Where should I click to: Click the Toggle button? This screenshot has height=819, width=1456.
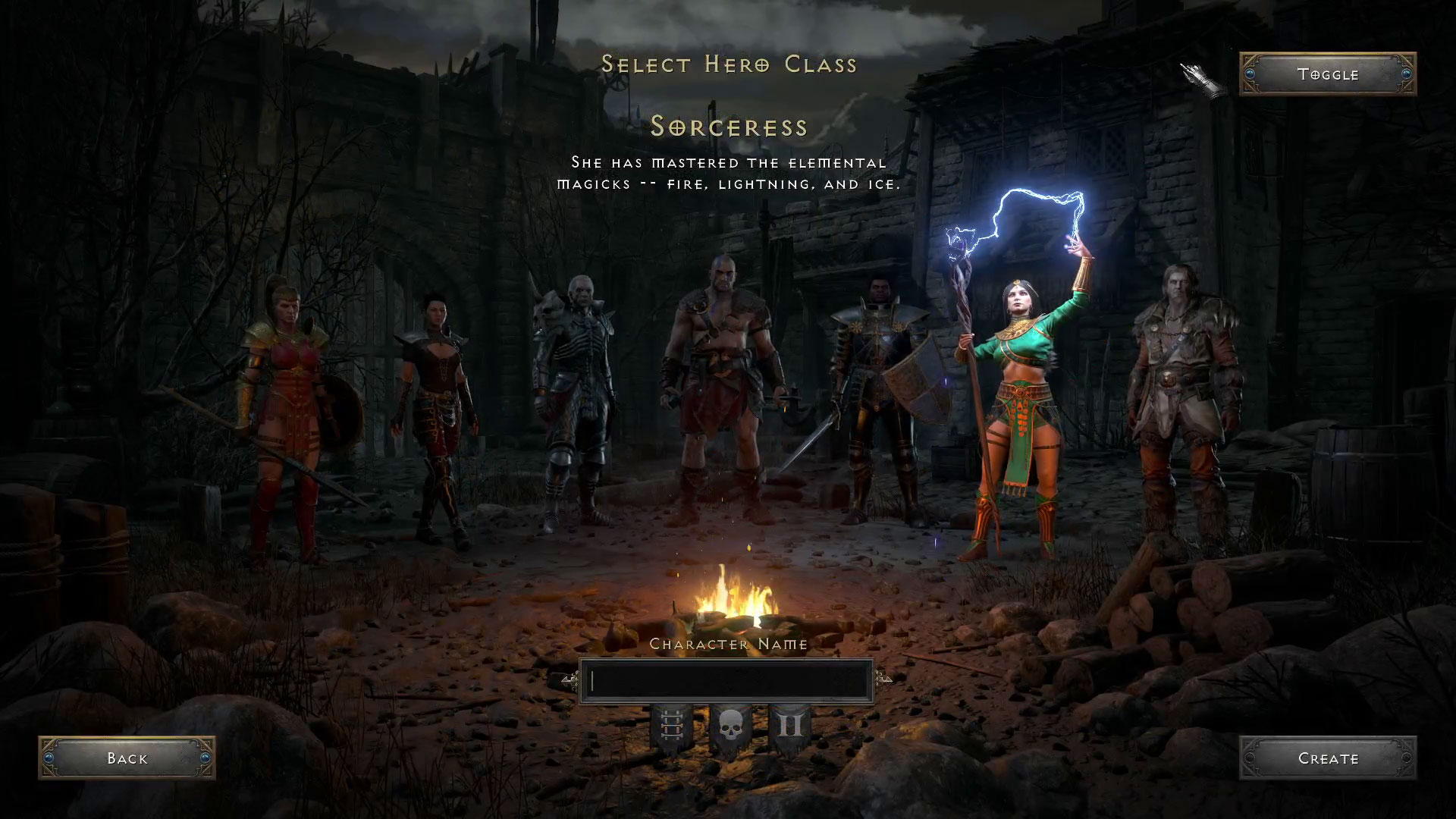[x=1327, y=74]
